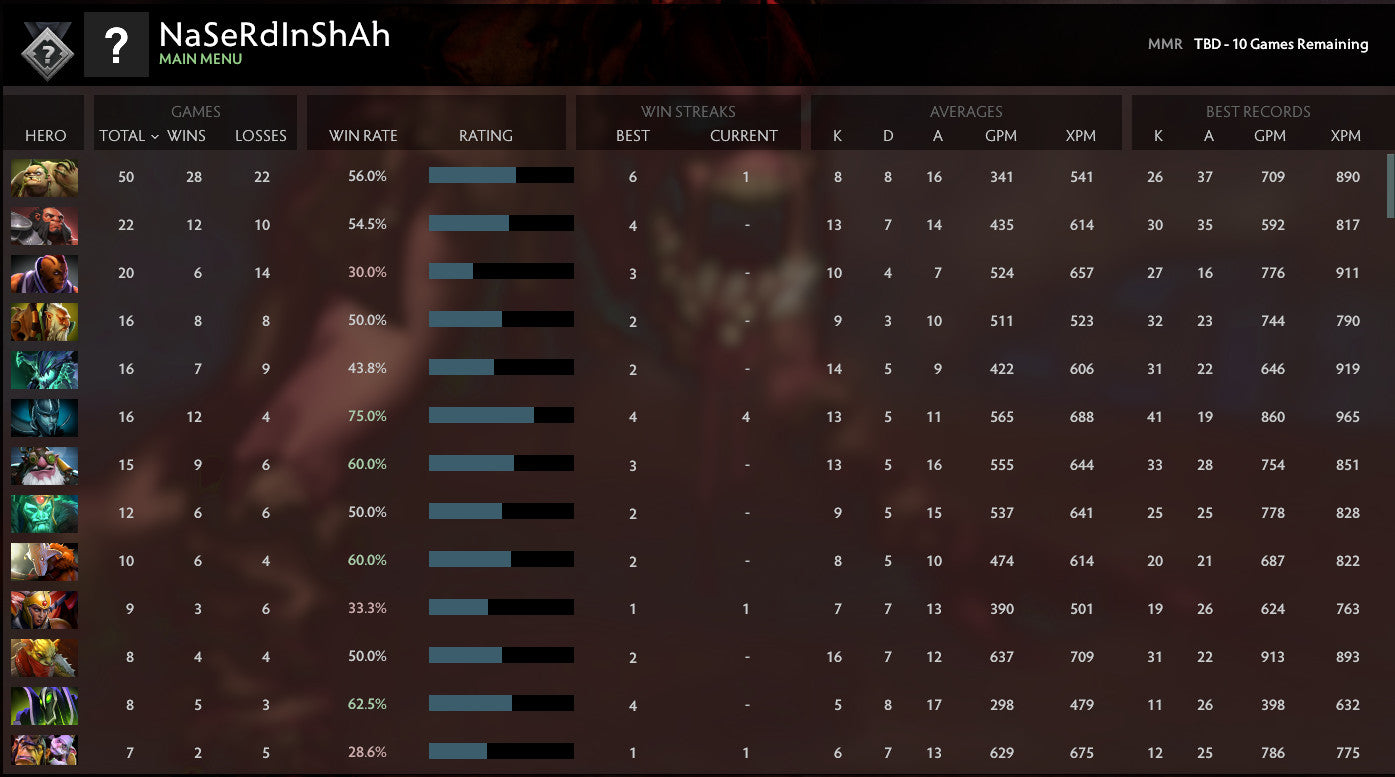Open the question-mark profile avatar

point(117,44)
